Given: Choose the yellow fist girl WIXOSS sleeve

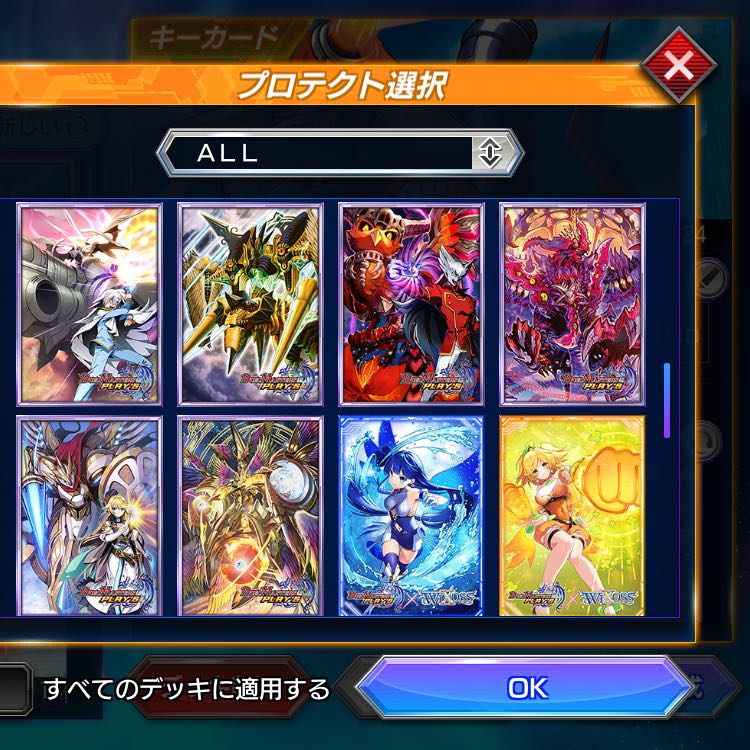Looking at the screenshot, I should [x=572, y=514].
